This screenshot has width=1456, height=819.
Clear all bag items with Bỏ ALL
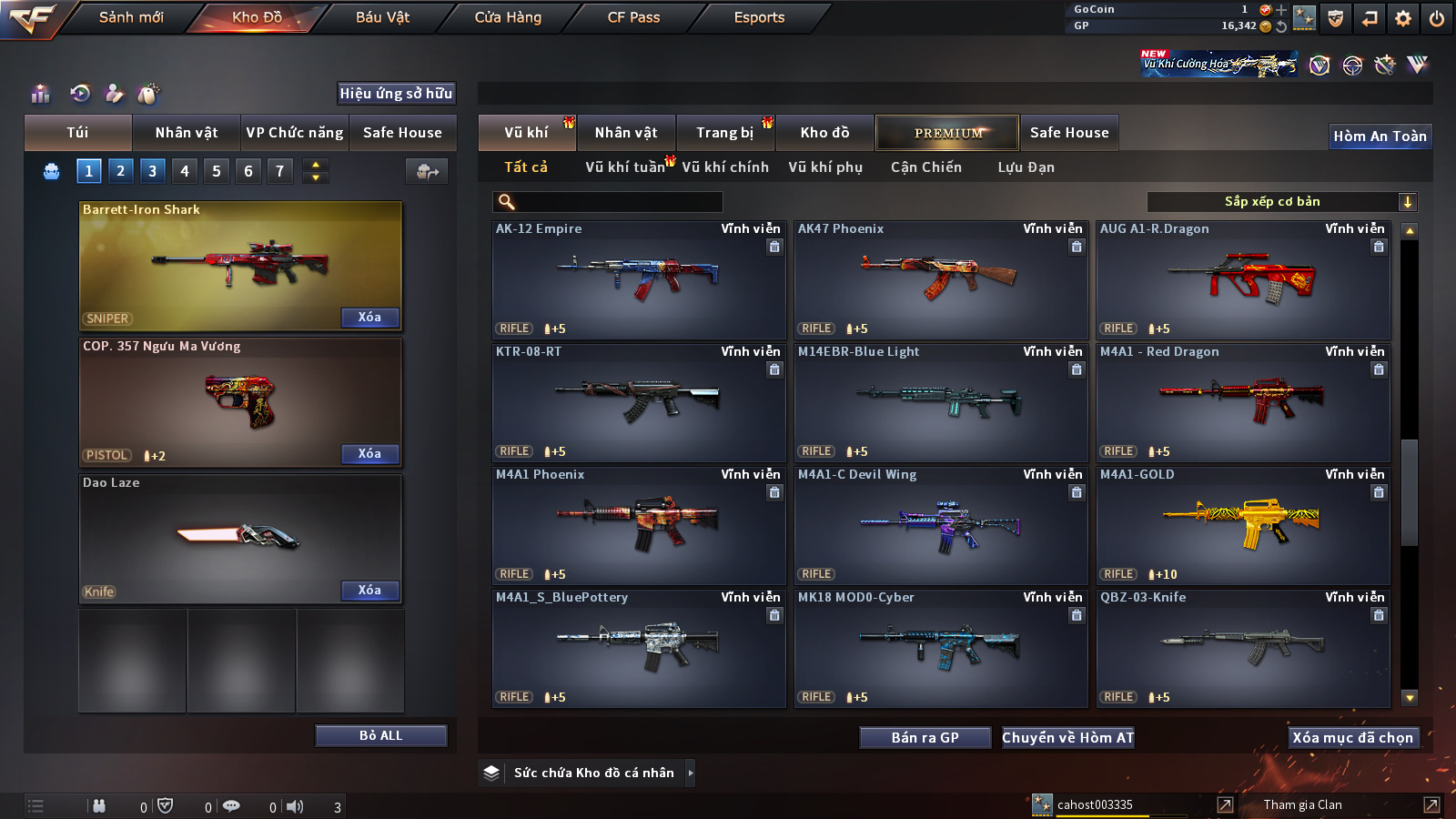tap(380, 735)
